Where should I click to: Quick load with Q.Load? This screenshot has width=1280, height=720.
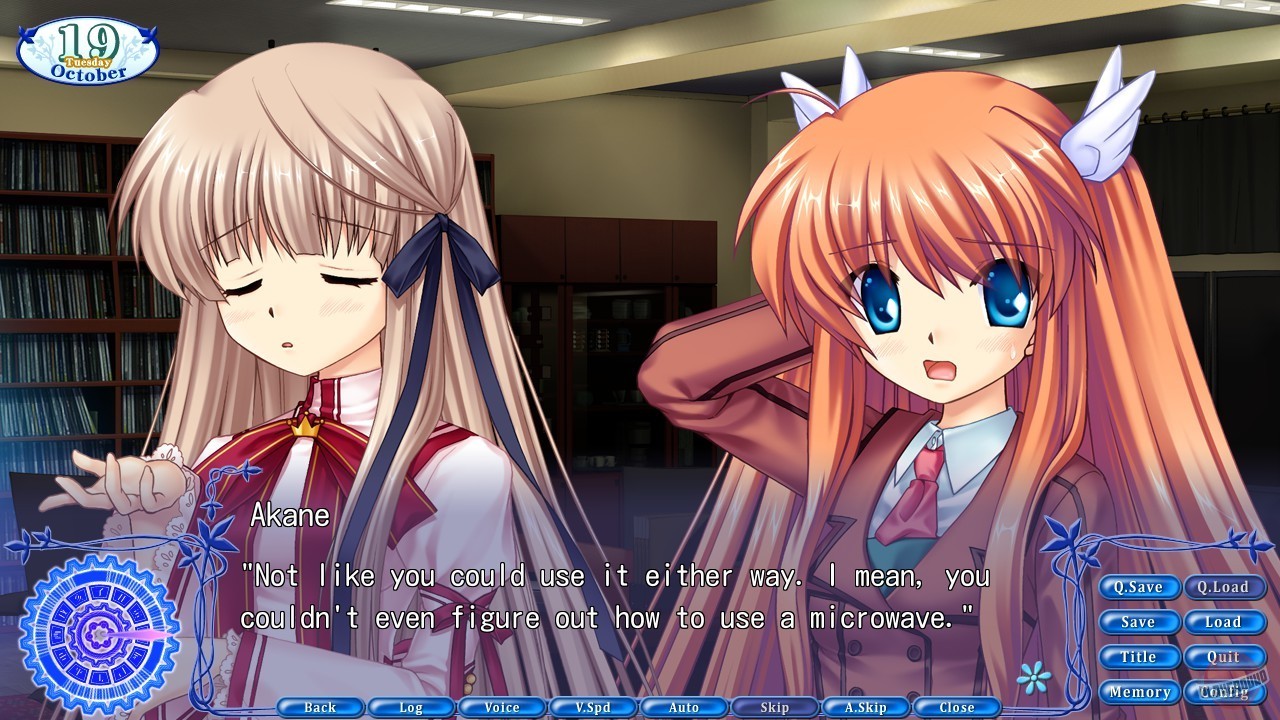pyautogui.click(x=1226, y=587)
